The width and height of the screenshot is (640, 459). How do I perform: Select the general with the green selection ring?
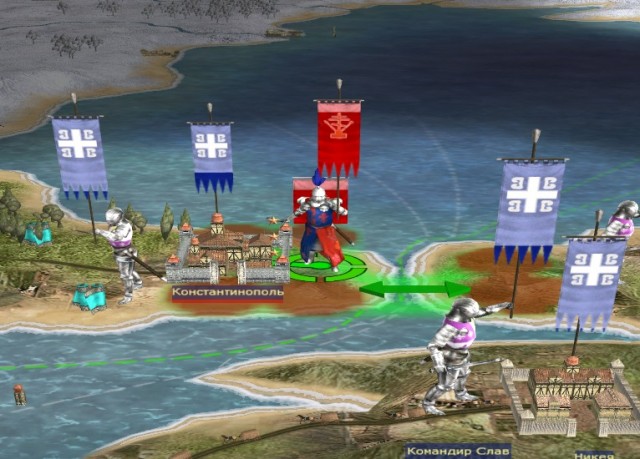pyautogui.click(x=321, y=230)
